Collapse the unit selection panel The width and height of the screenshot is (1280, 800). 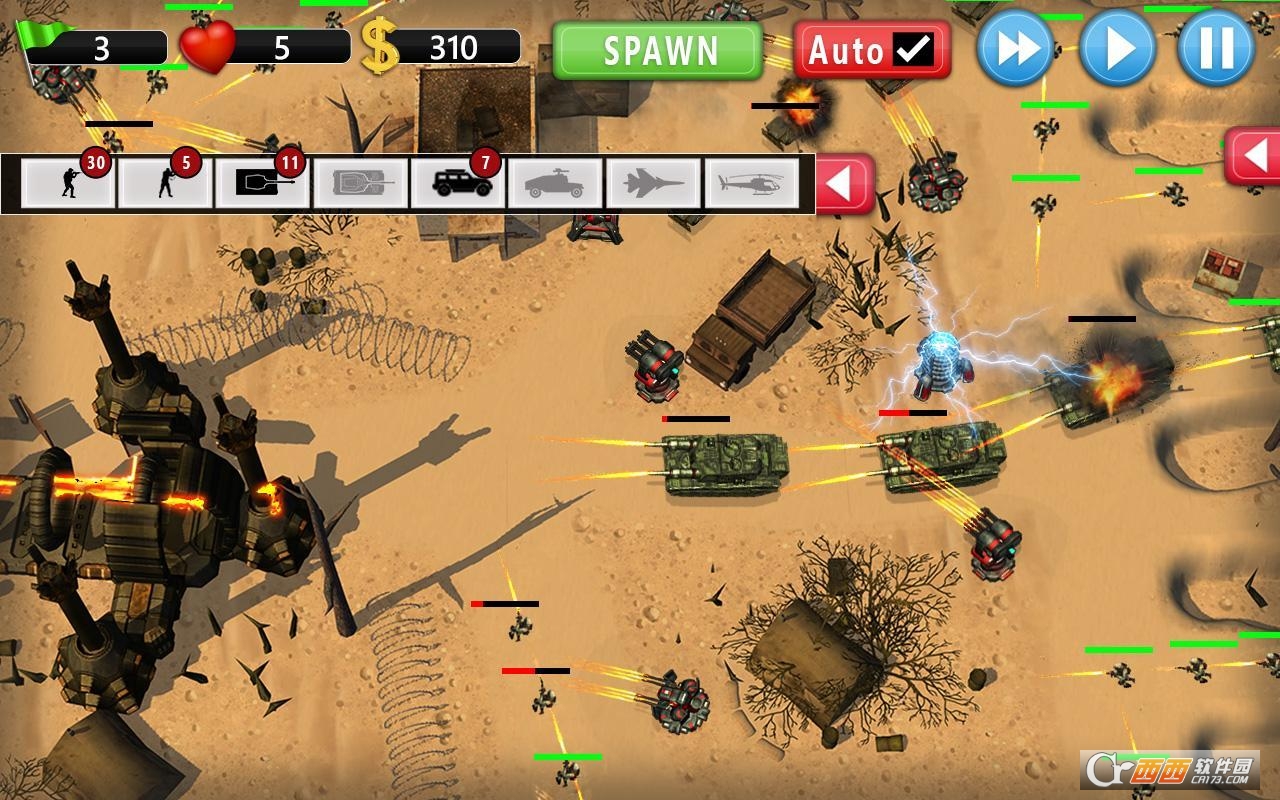pos(845,183)
